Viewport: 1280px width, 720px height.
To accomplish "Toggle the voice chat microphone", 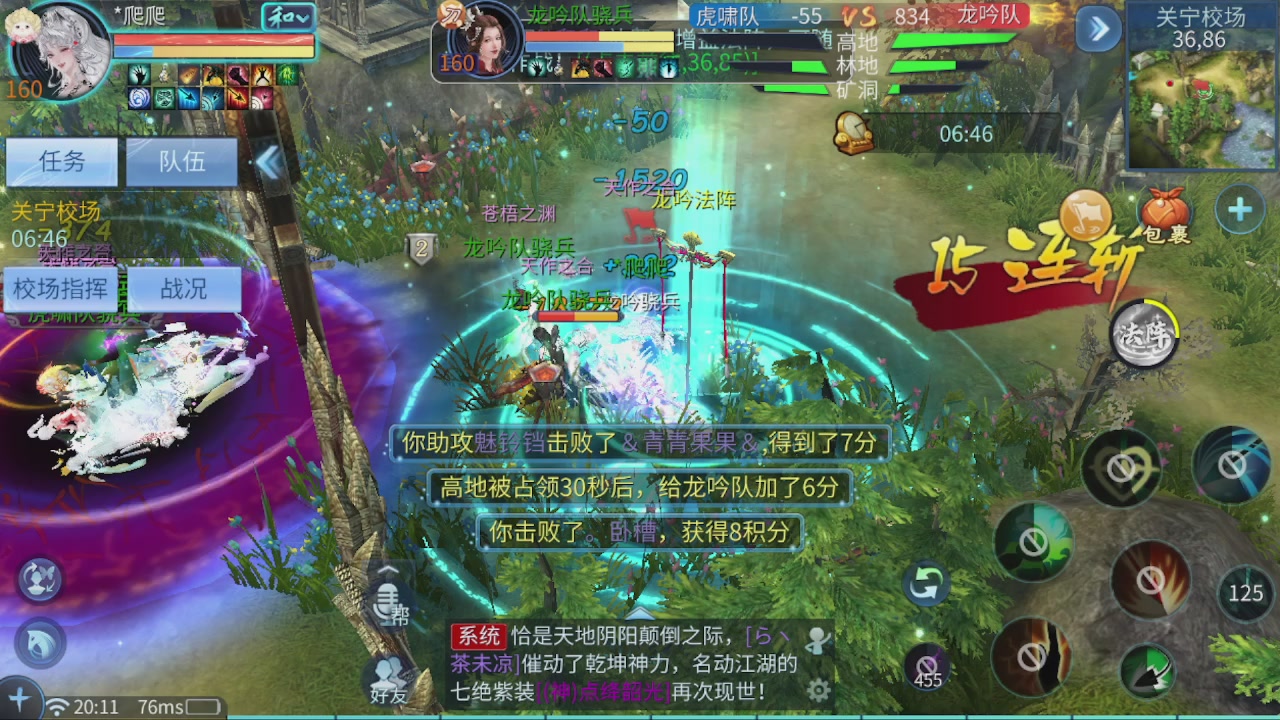I will click(x=388, y=602).
